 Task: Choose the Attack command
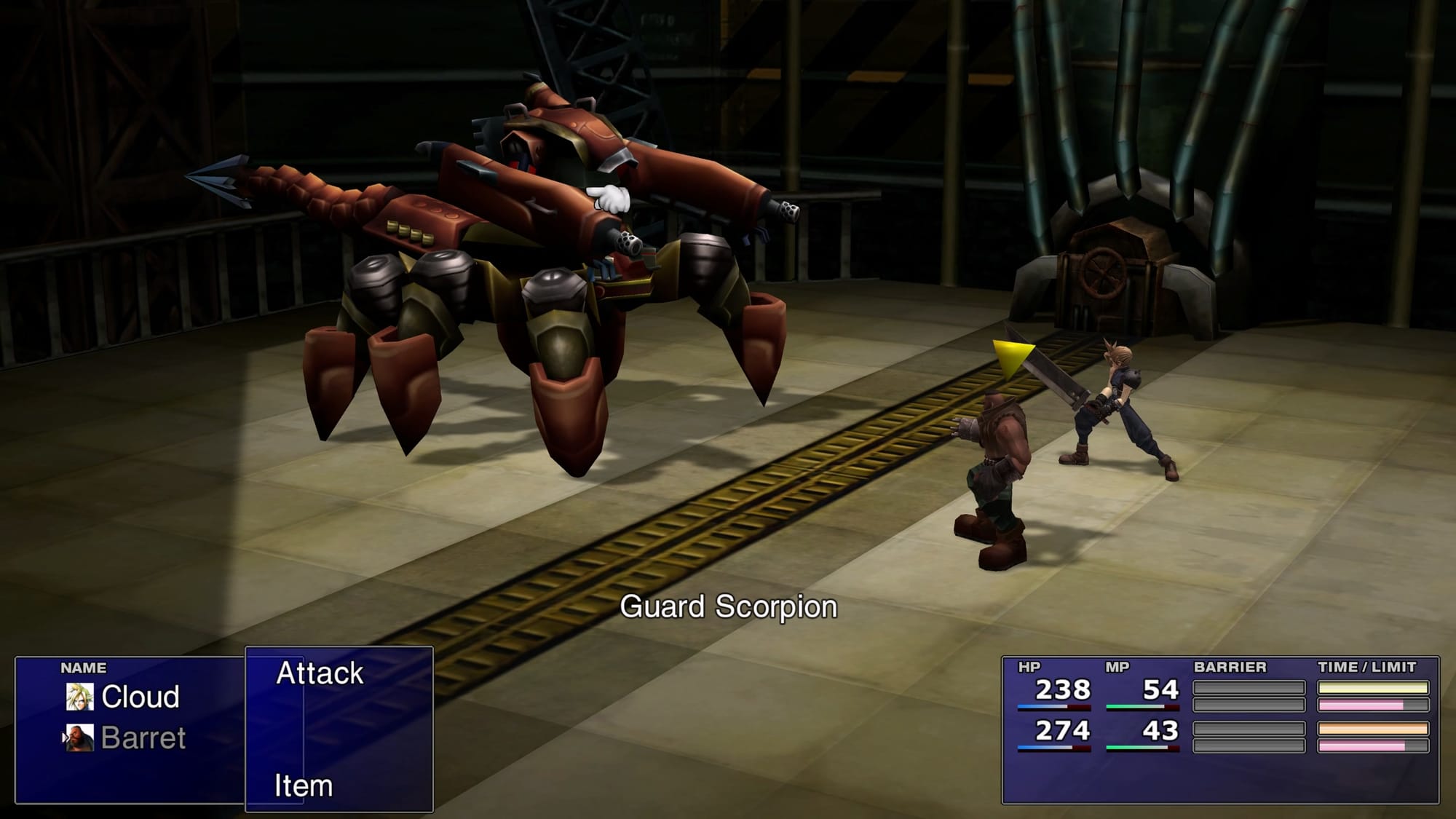[x=320, y=673]
